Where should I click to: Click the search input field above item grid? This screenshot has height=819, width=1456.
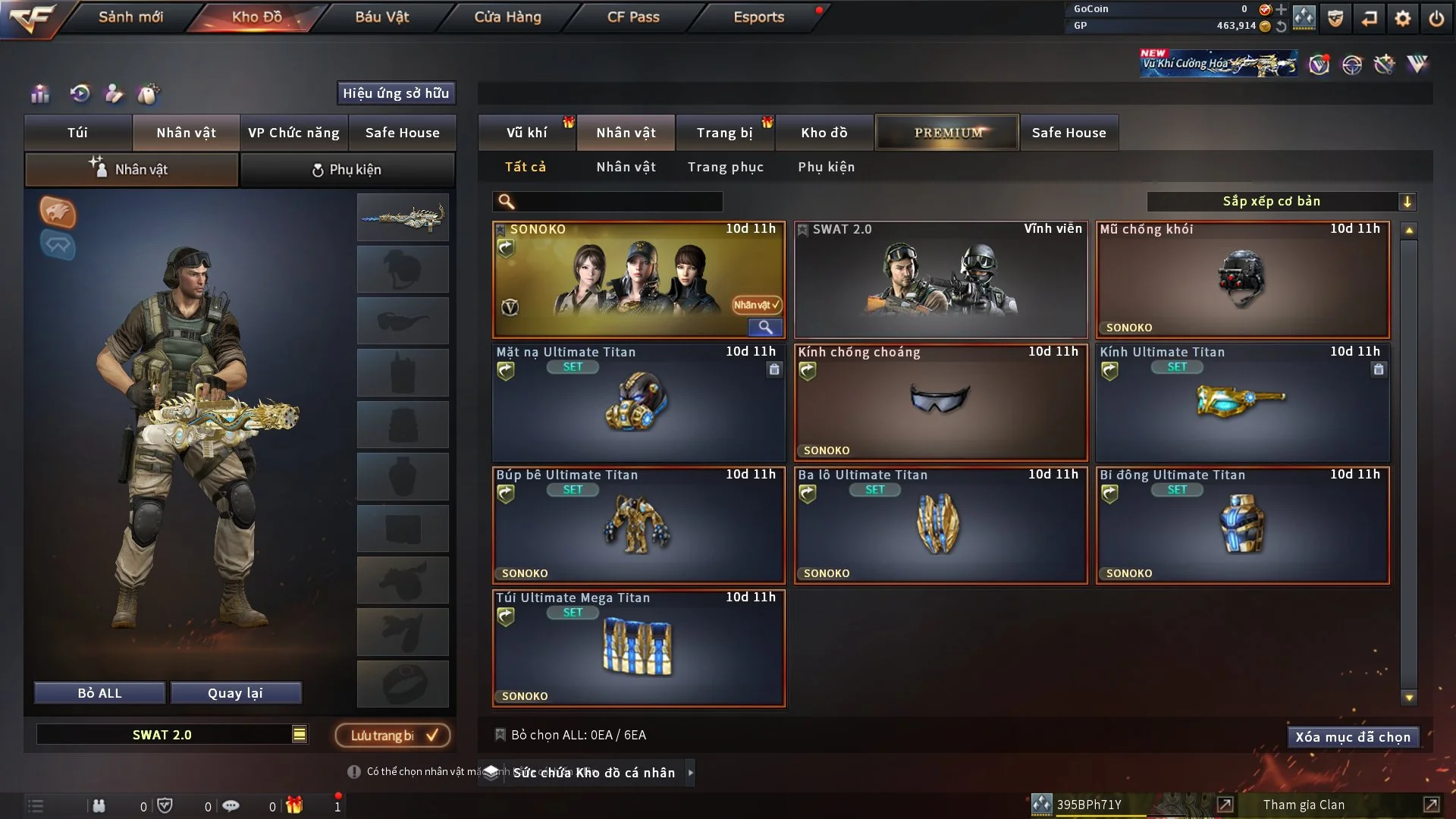(x=607, y=202)
